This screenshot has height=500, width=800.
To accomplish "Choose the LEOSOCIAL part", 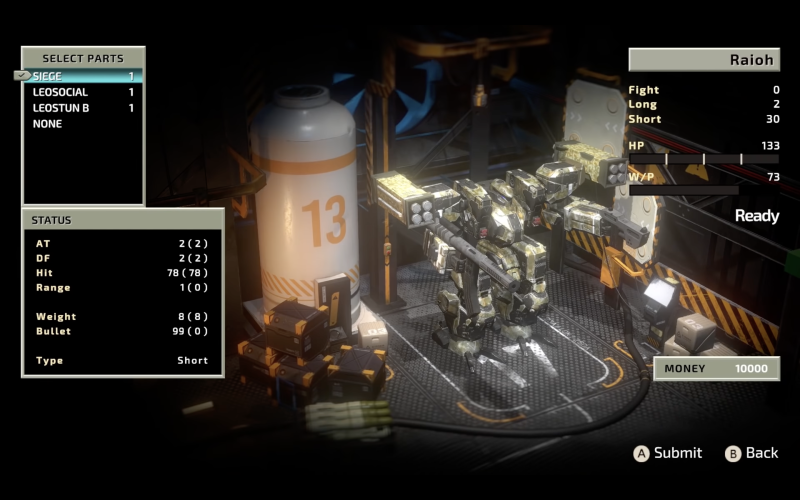I will pos(82,92).
